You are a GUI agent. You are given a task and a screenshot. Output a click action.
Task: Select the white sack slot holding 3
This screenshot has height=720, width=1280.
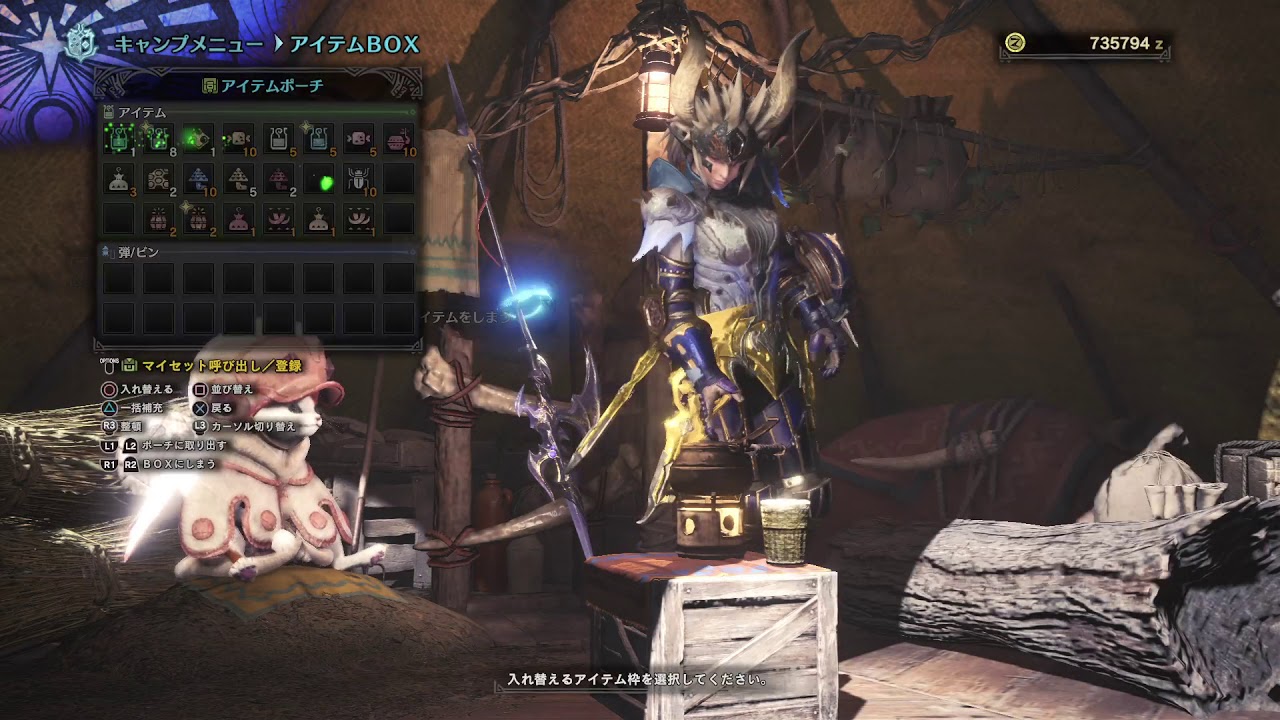(118, 179)
